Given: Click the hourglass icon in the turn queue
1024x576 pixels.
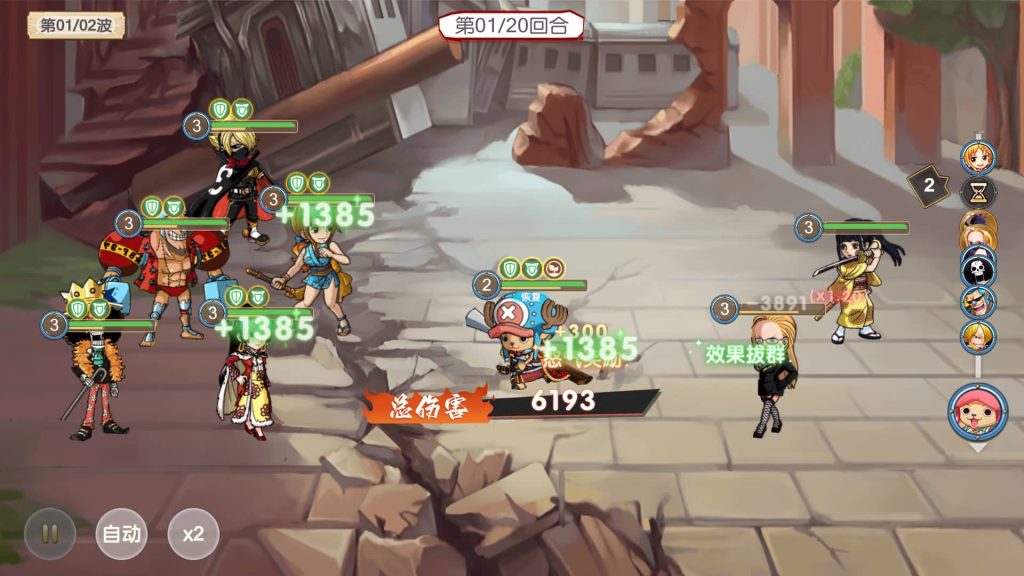Looking at the screenshot, I should [977, 191].
